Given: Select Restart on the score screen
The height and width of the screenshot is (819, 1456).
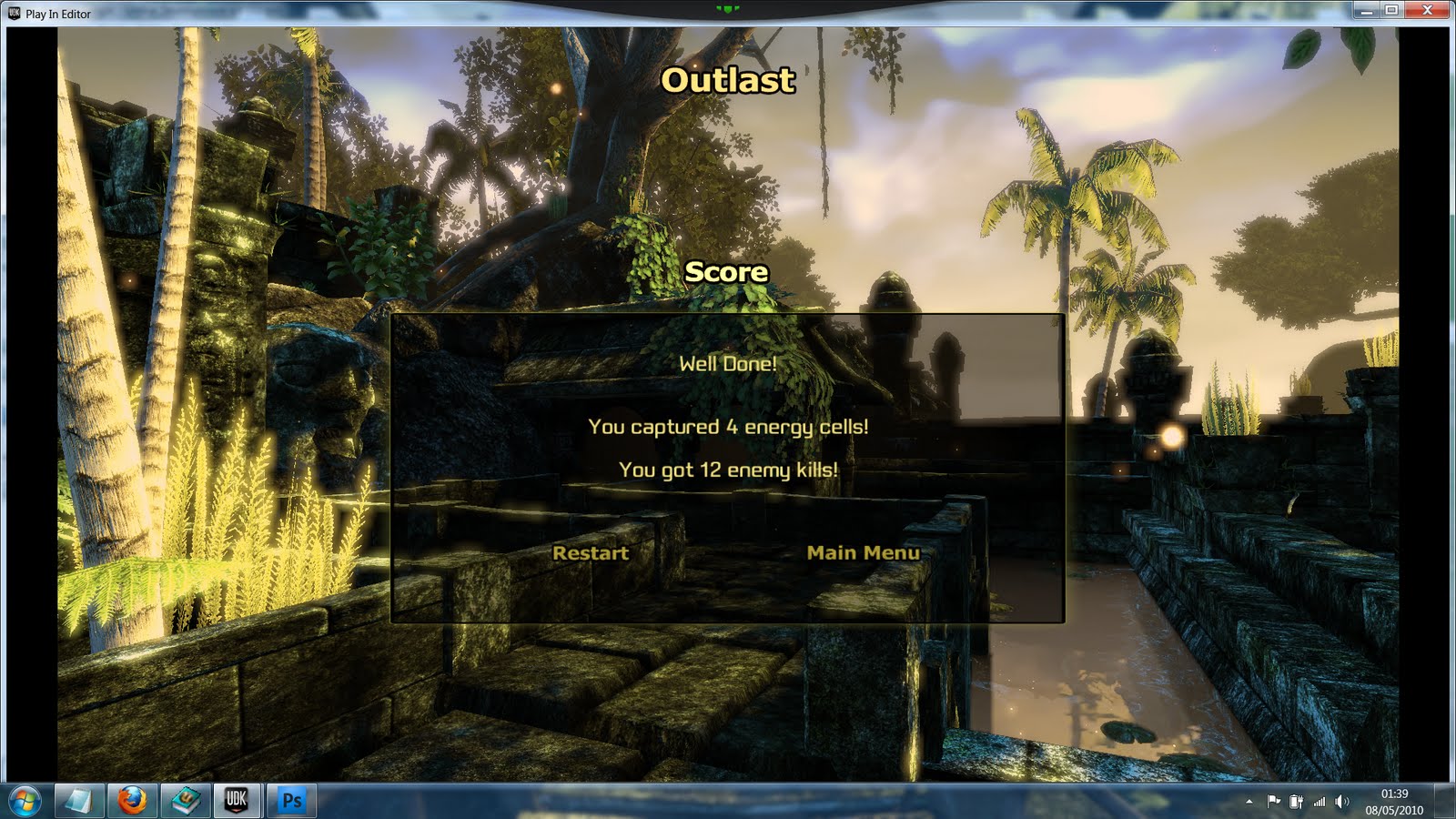Looking at the screenshot, I should [x=590, y=552].
